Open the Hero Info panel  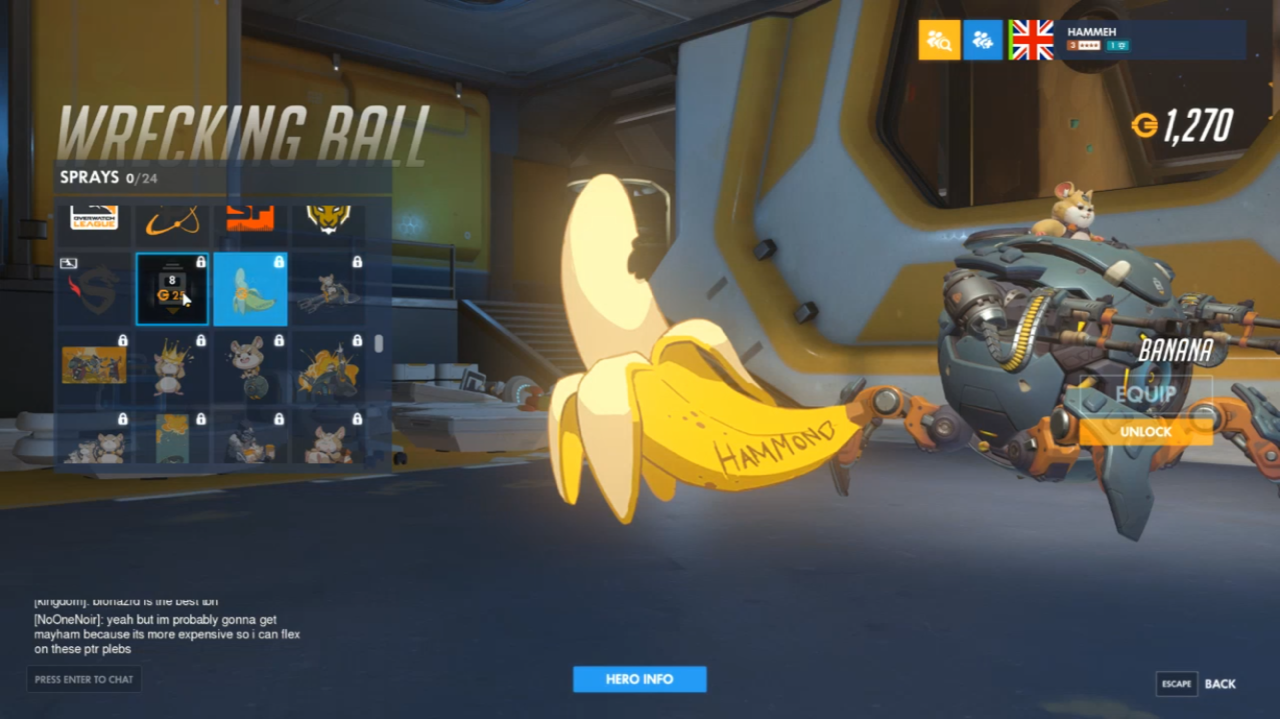click(639, 679)
